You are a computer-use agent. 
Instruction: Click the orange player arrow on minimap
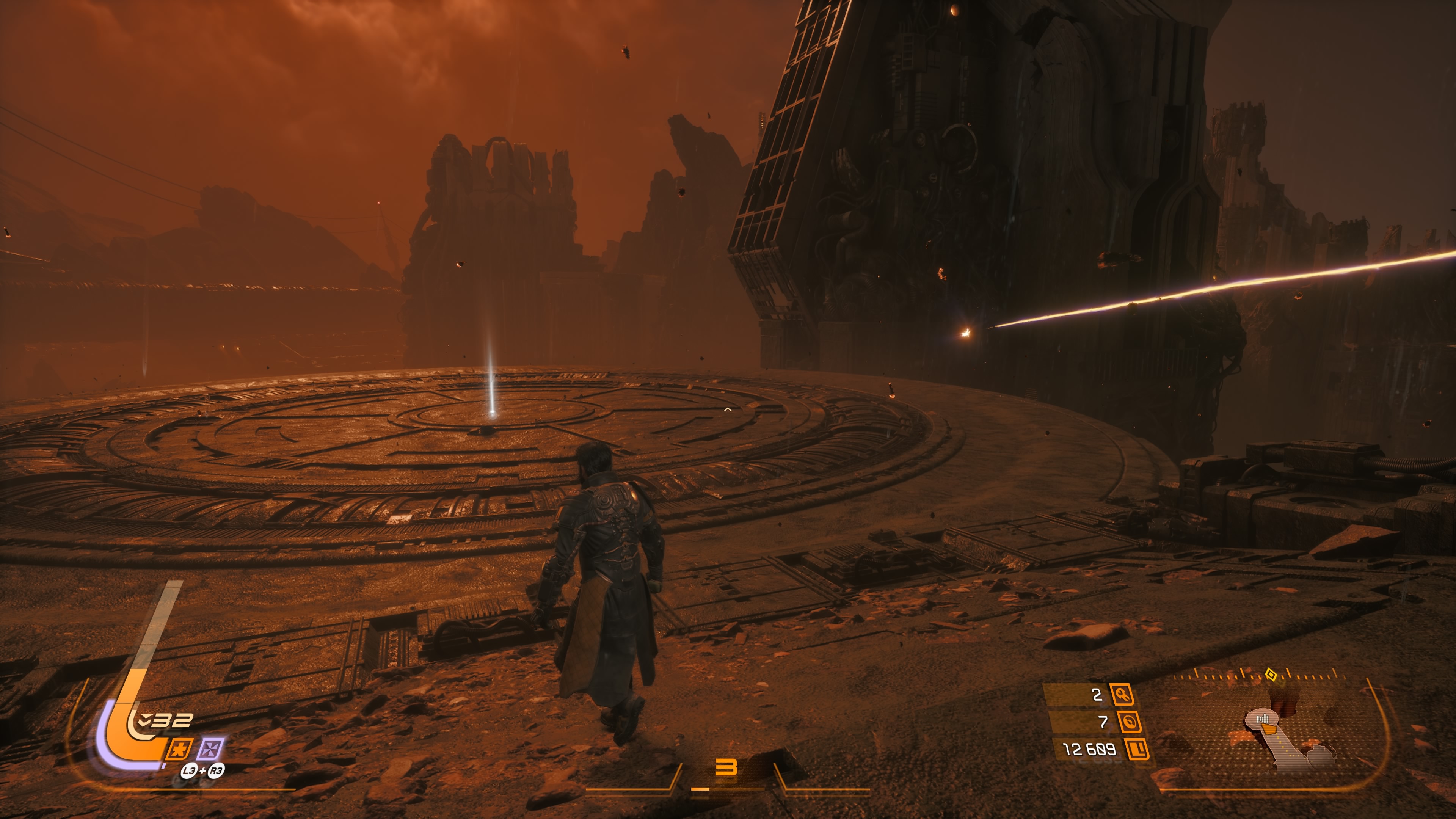coord(1269,730)
